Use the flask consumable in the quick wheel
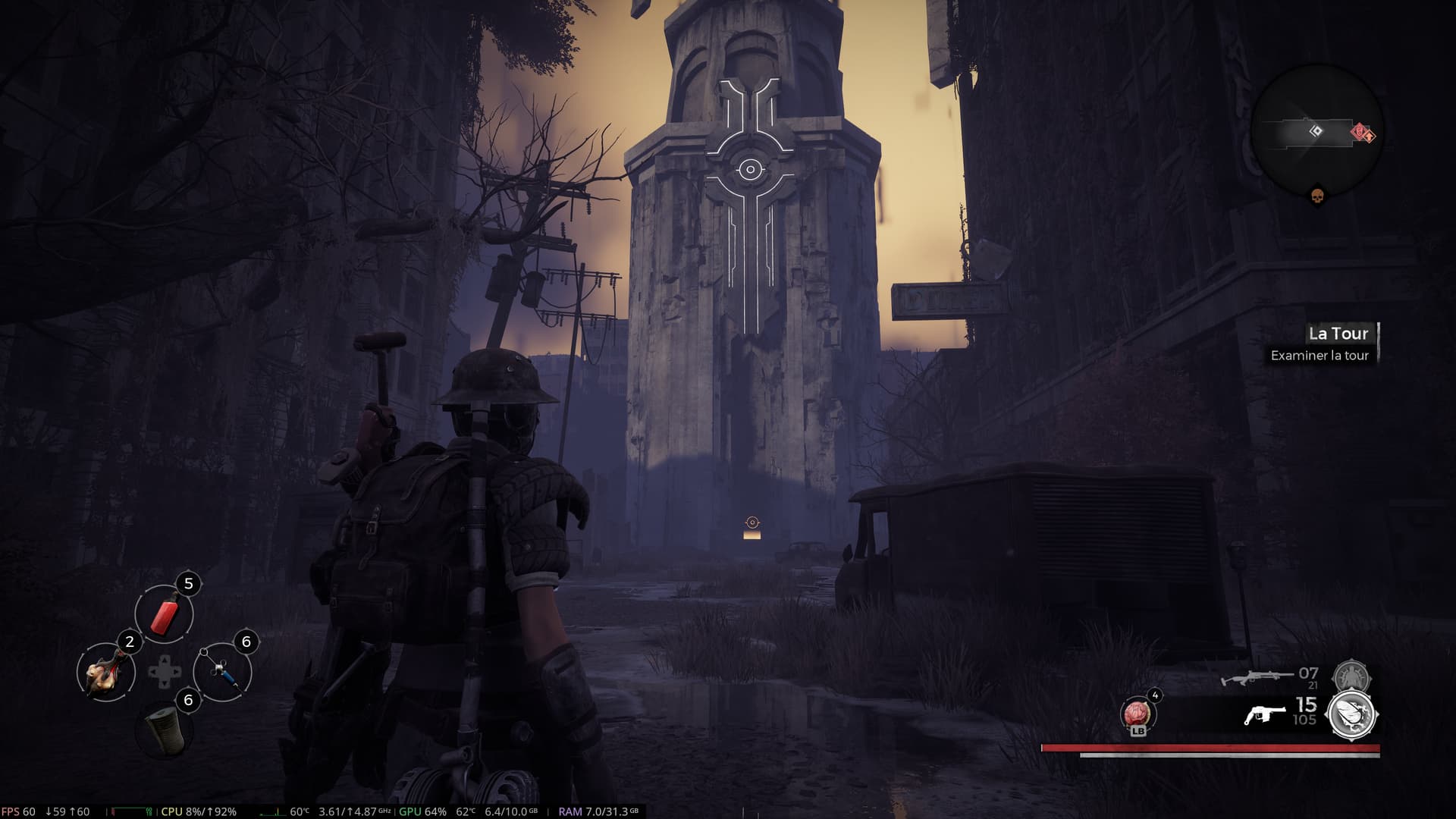Screen dimensions: 1456x819 (x=105, y=672)
